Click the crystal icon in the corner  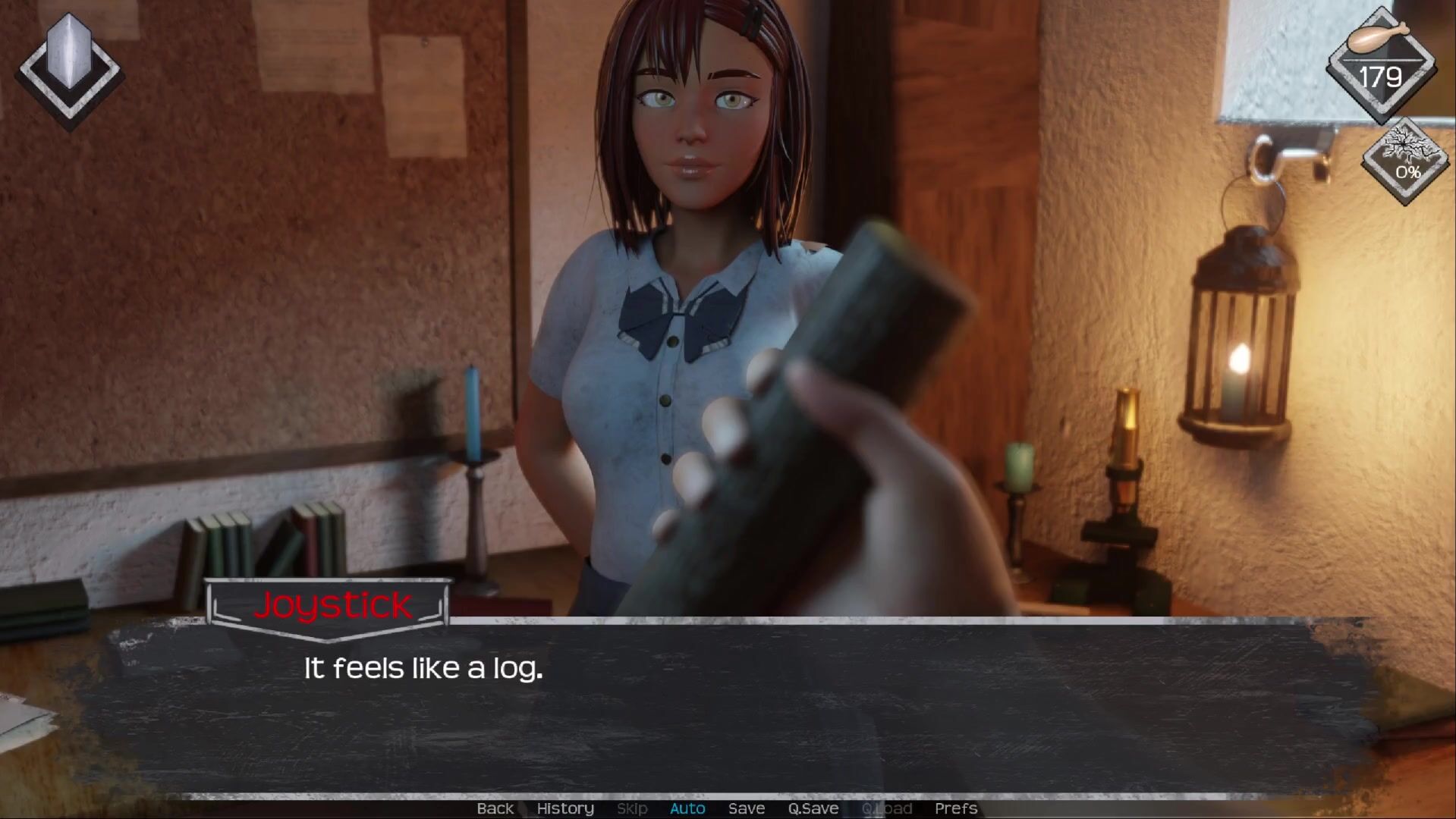click(69, 67)
